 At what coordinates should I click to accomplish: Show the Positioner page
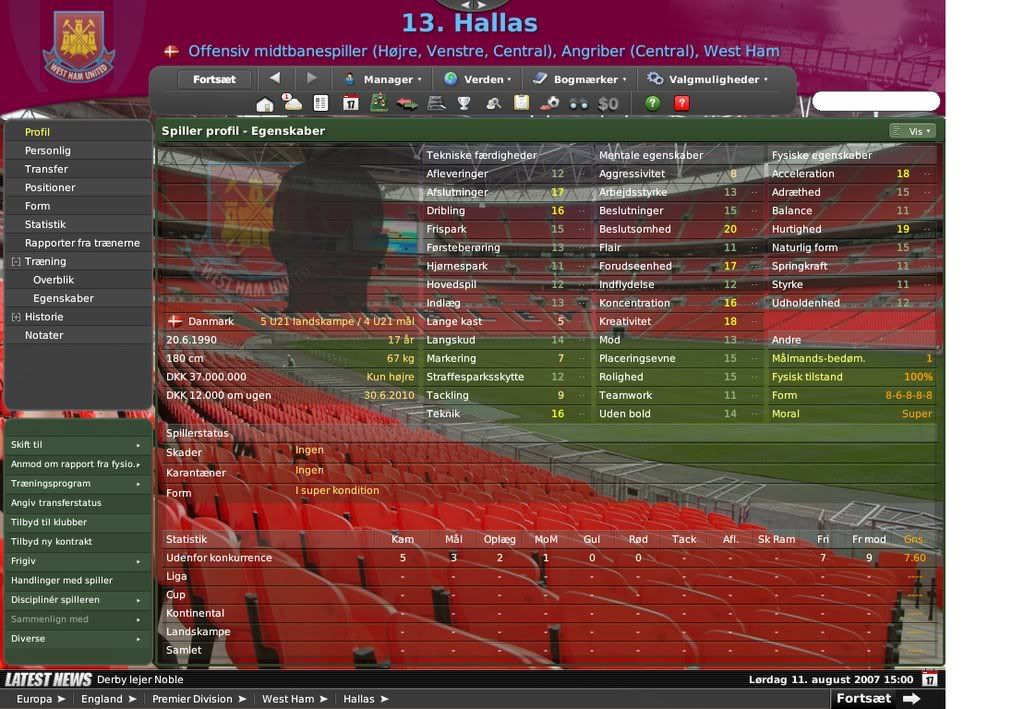[50, 188]
